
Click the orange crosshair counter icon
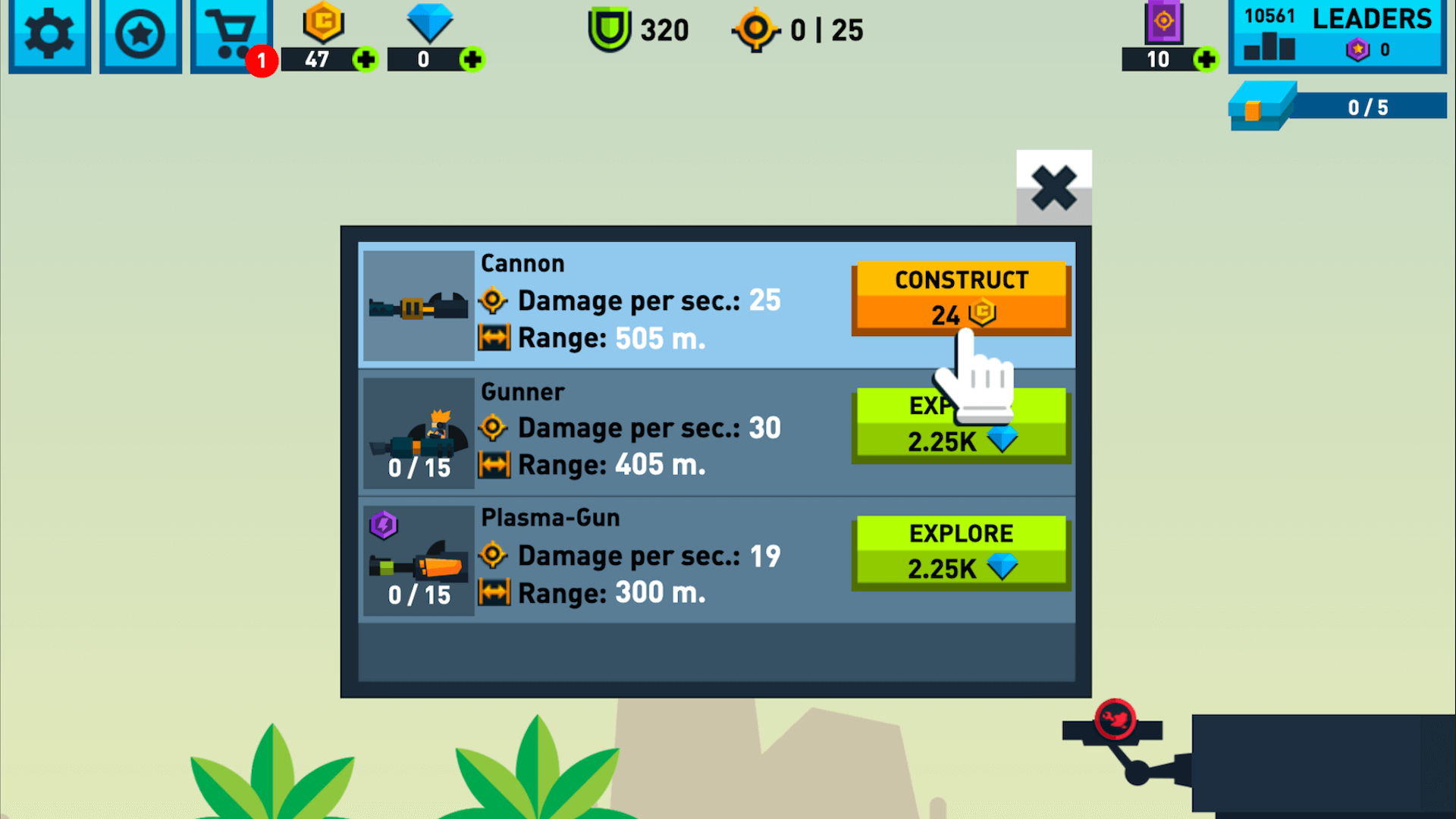(755, 30)
